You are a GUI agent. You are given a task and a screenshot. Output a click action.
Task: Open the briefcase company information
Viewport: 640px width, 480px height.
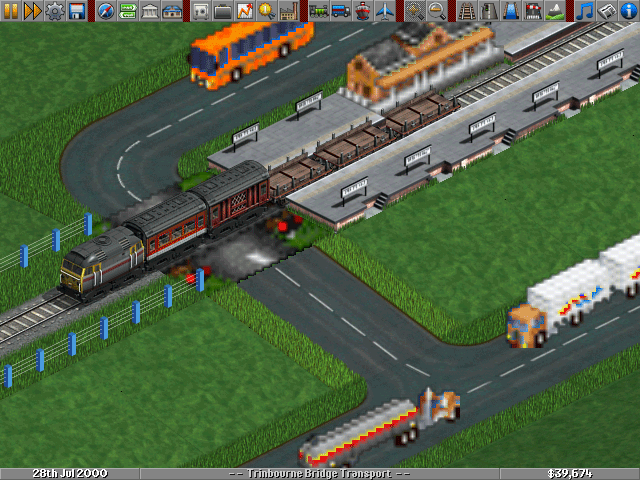[223, 11]
